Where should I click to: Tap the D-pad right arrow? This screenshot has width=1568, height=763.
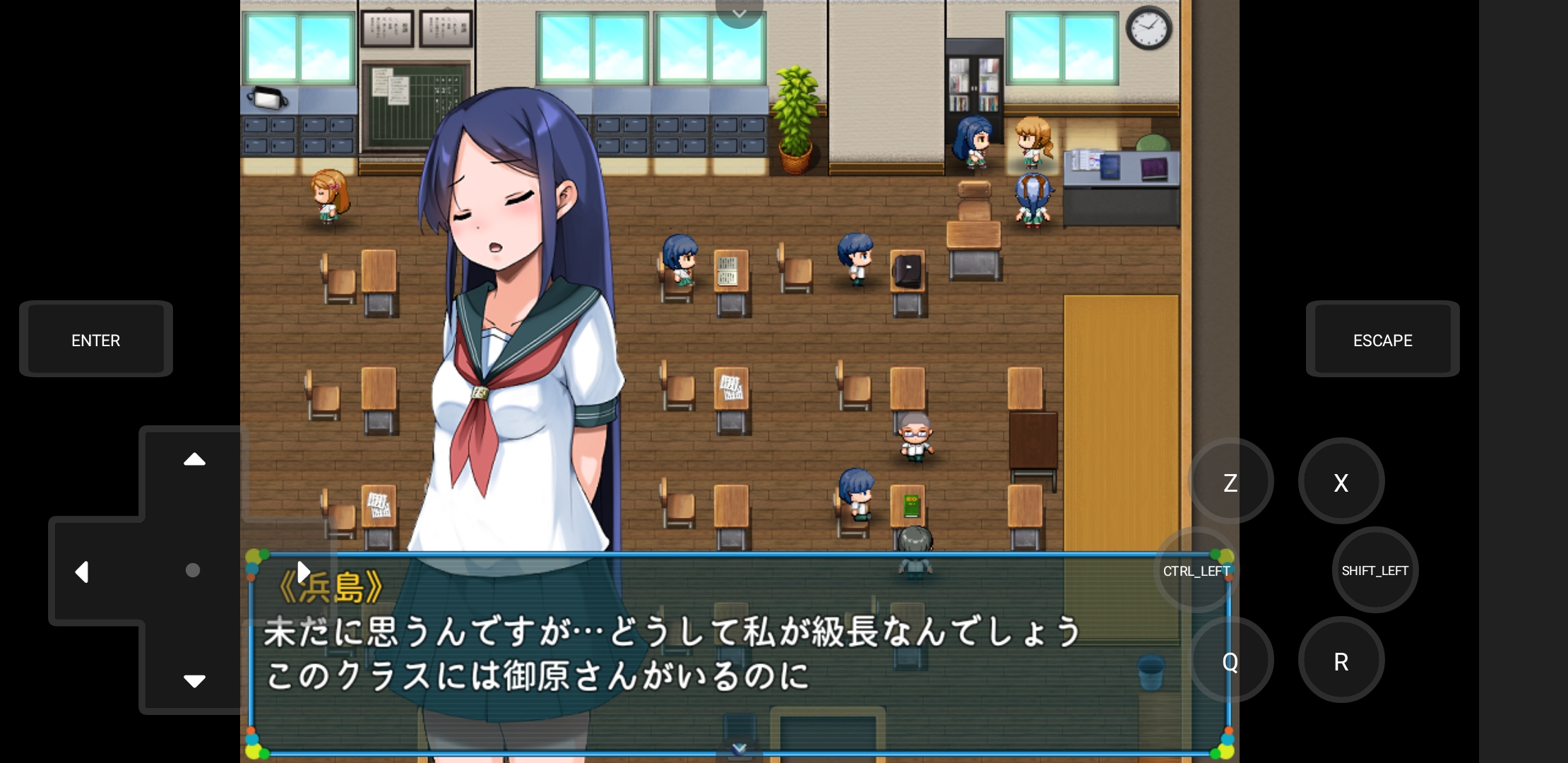[304, 571]
